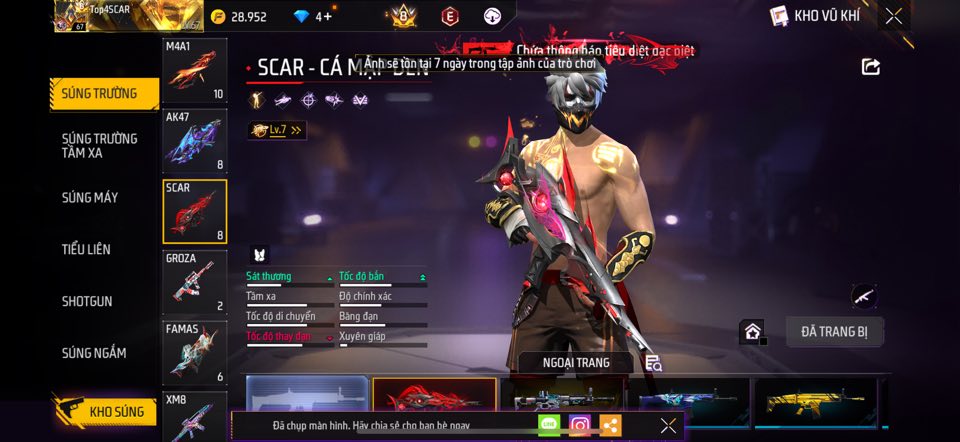Share the screenshot to Instagram
Image resolution: width=960 pixels, height=442 pixels.
579,425
